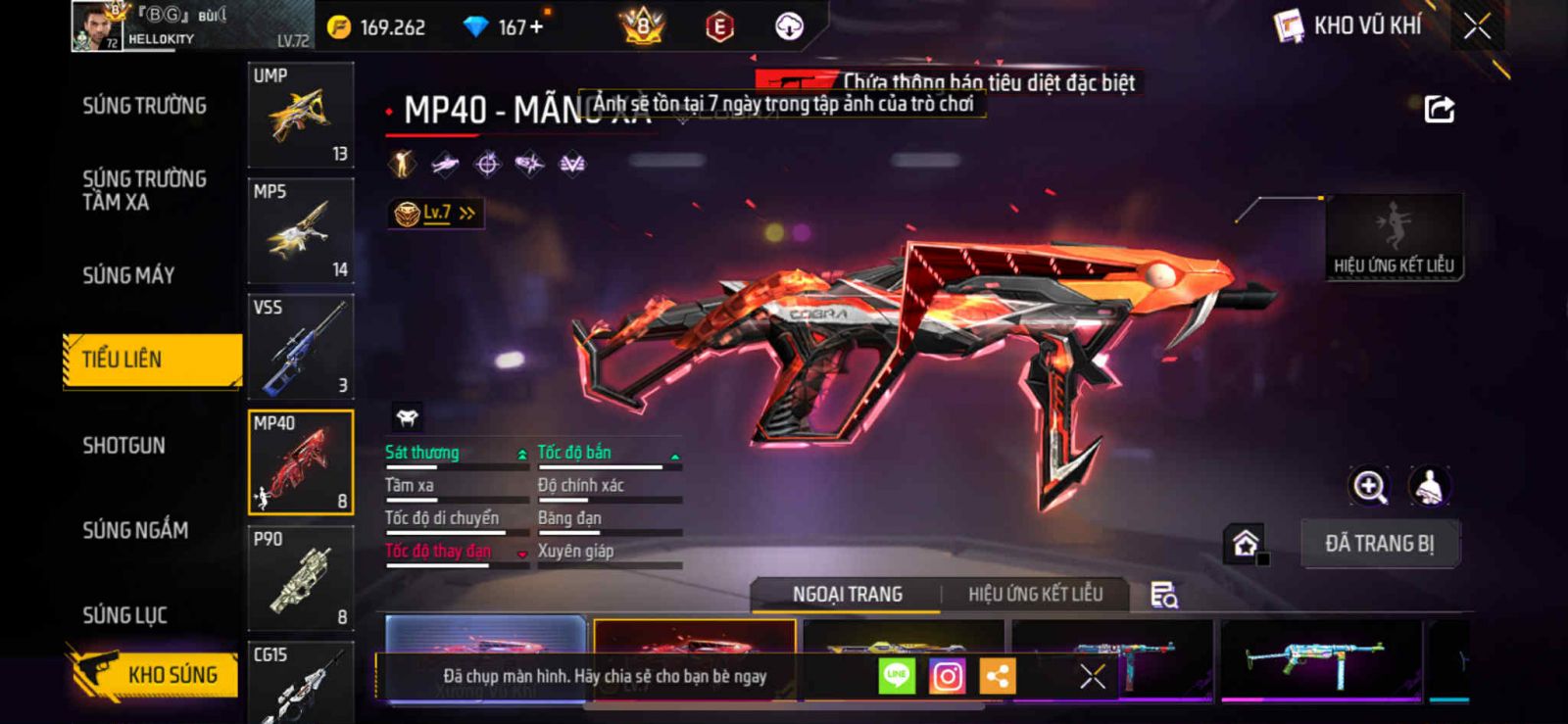Click the Đã Trang Bị button

point(1379,544)
